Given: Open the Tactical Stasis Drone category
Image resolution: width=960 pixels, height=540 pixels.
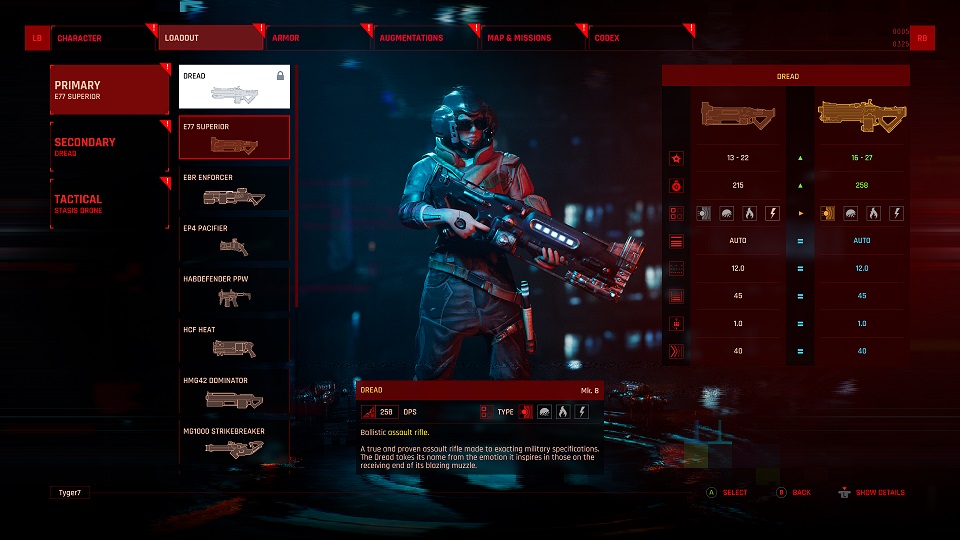Looking at the screenshot, I should click(109, 203).
